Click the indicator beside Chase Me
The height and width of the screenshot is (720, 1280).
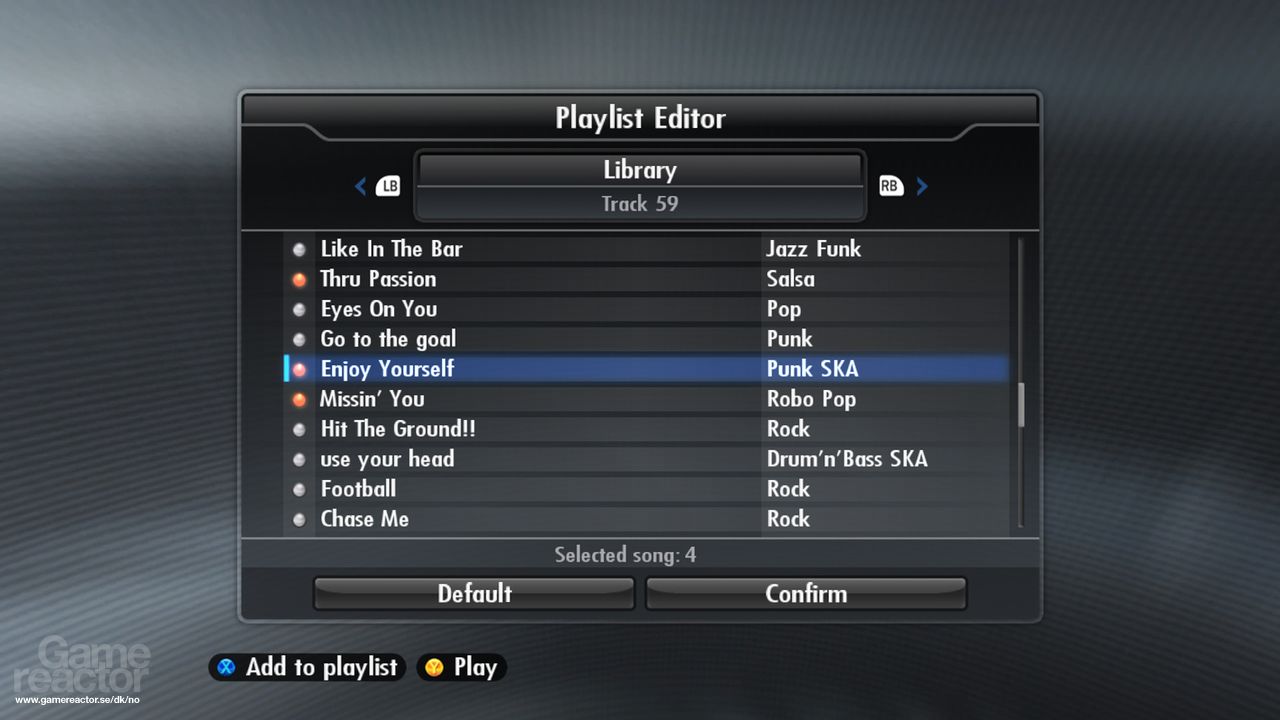[298, 519]
